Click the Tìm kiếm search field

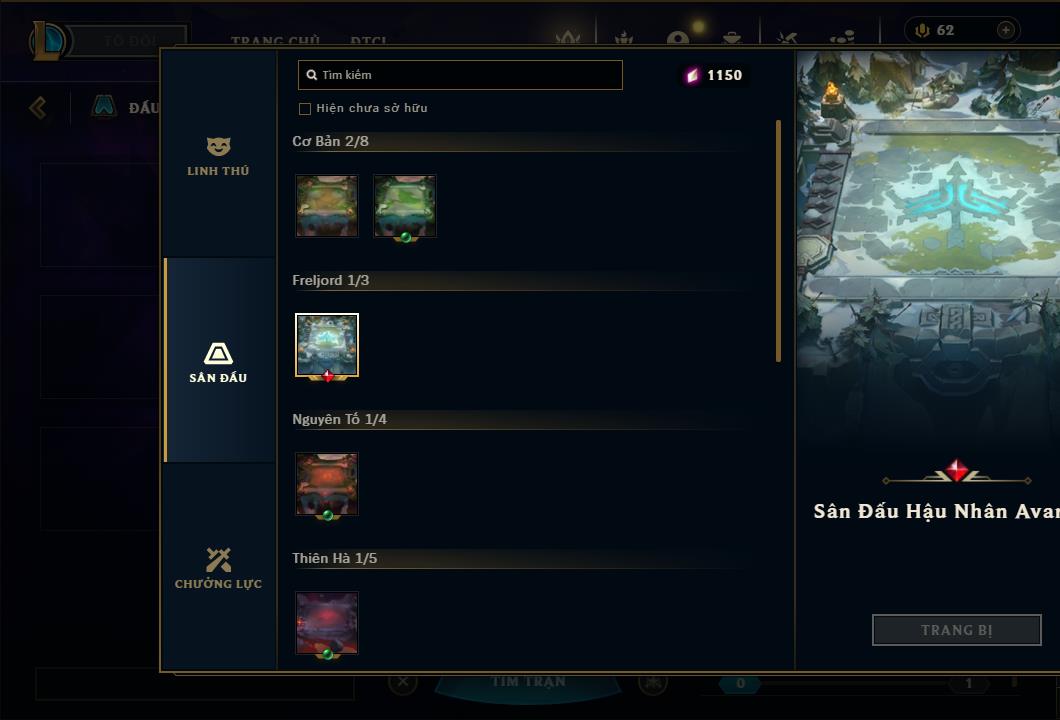point(460,75)
